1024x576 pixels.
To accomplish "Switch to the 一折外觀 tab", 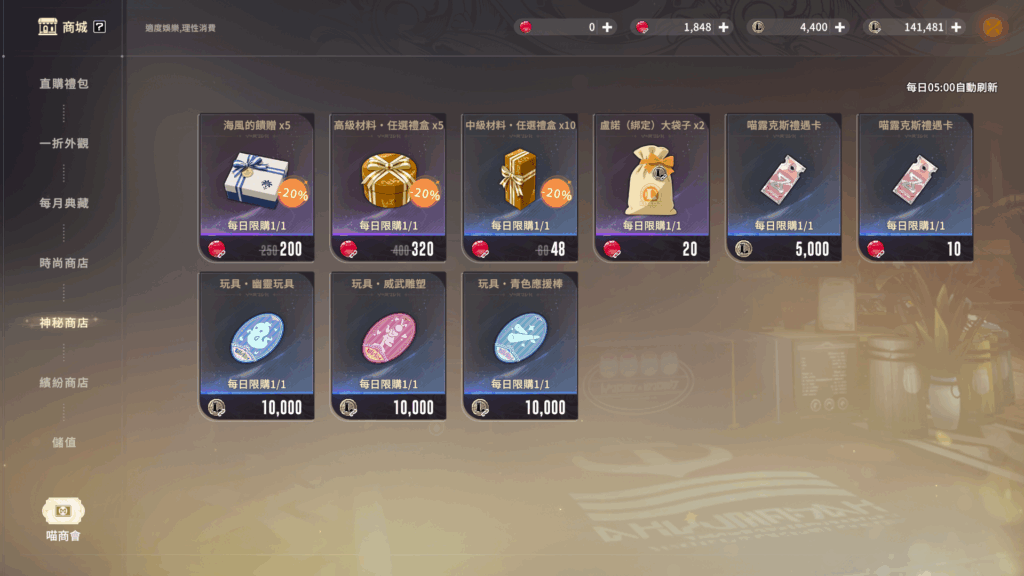I will (x=64, y=144).
